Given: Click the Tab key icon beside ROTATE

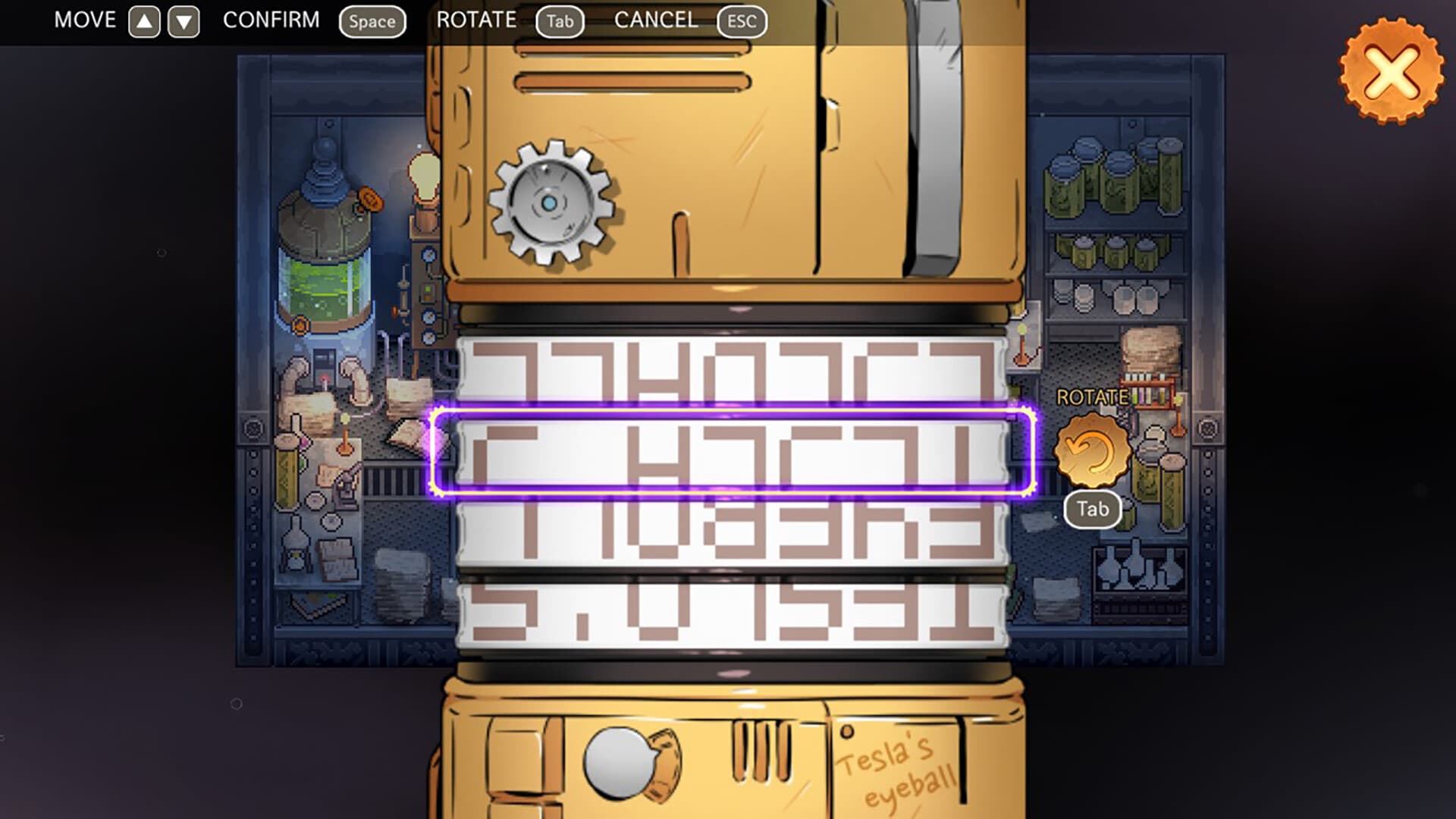Looking at the screenshot, I should tap(560, 21).
